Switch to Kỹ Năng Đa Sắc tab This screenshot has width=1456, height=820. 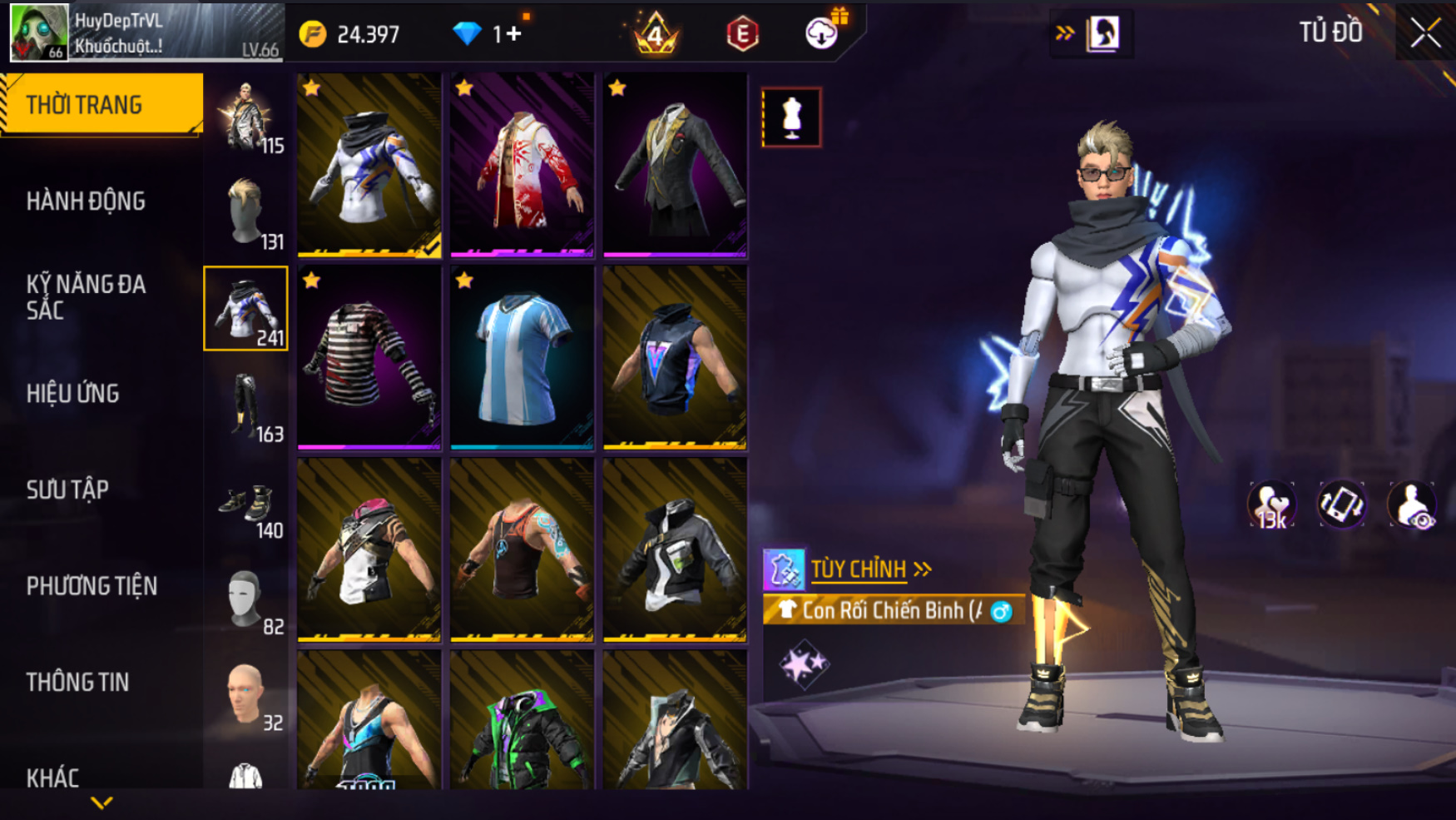(86, 297)
